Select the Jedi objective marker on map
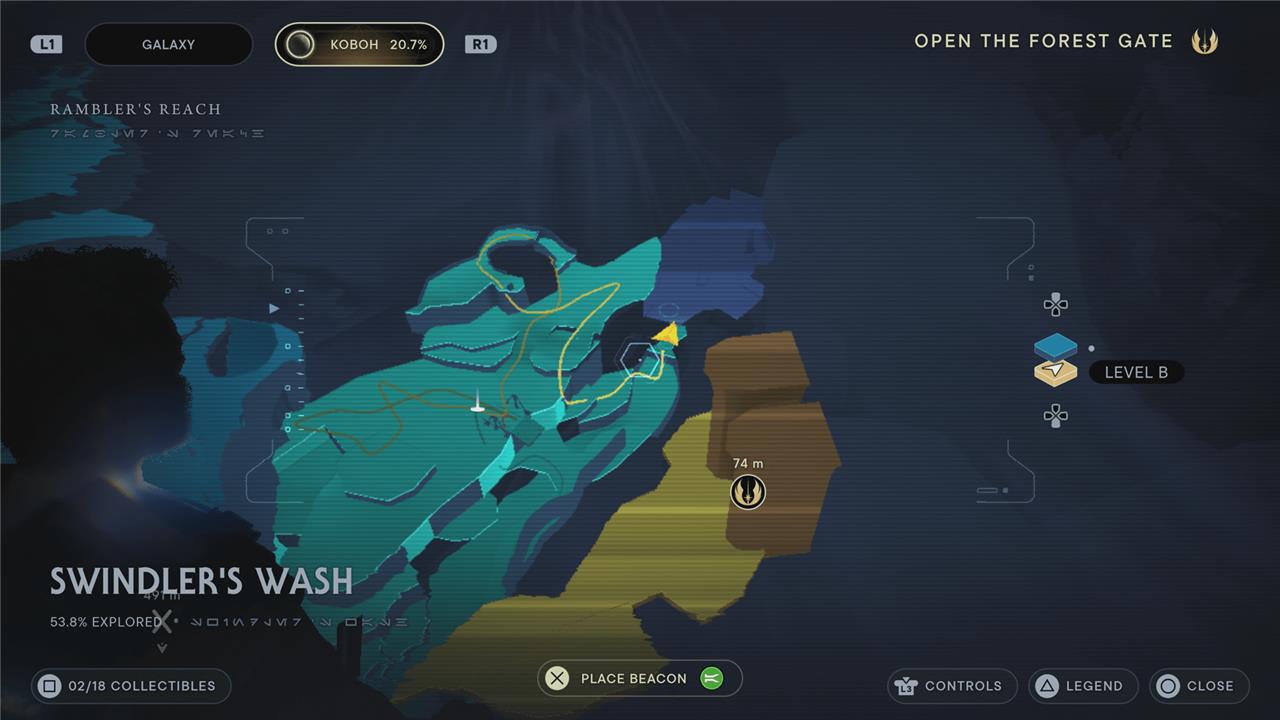This screenshot has width=1280, height=720. coord(747,491)
